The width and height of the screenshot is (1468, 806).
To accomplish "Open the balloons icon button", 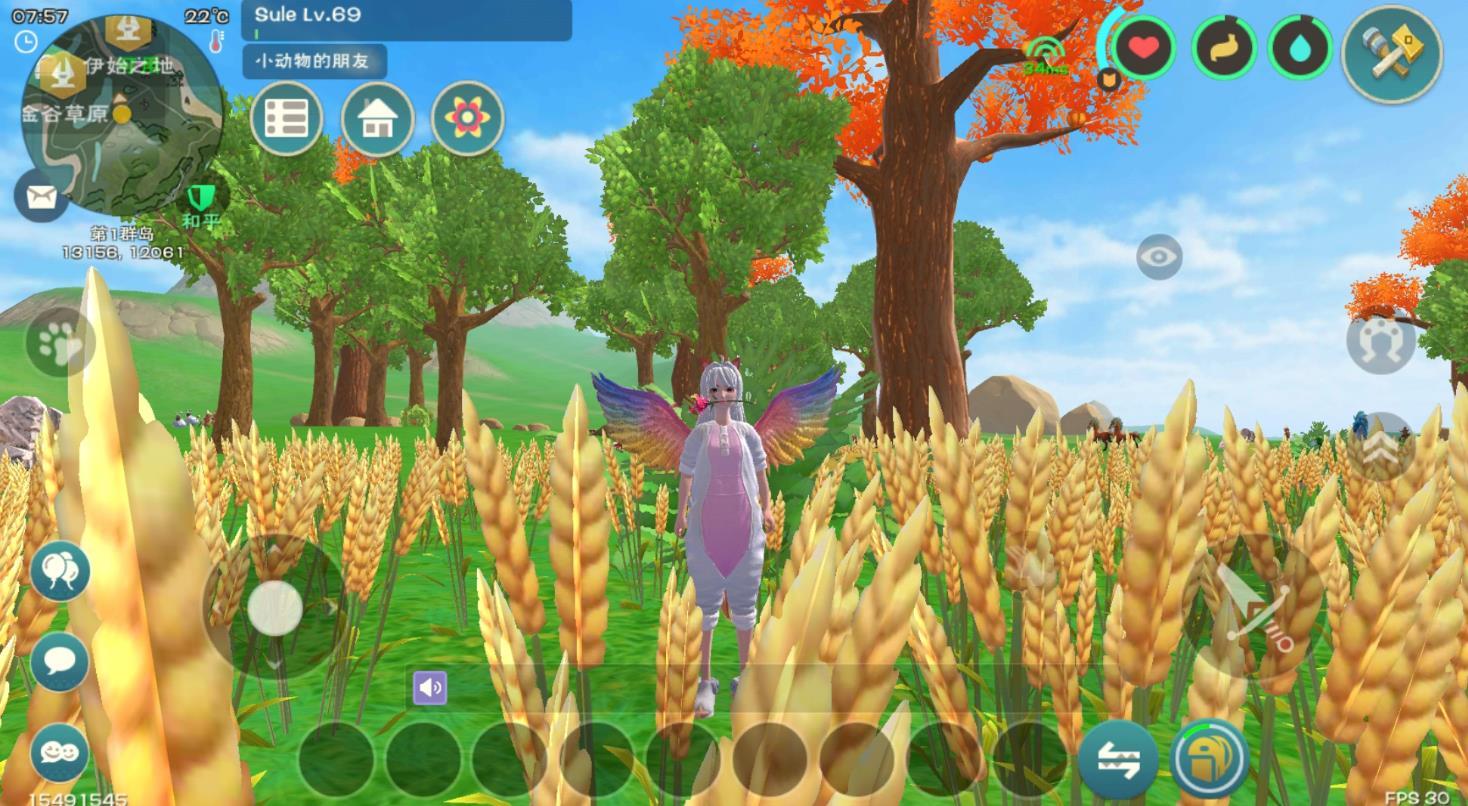I will tap(60, 572).
